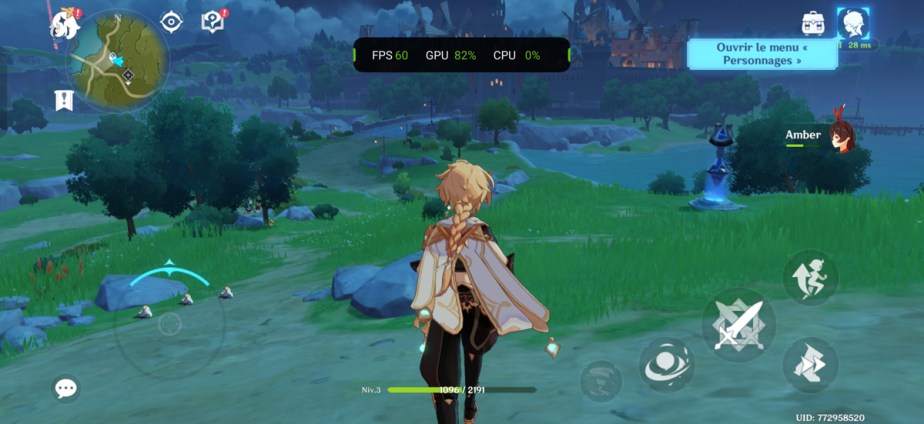924x424 pixels.
Task: Open the chat bubble
Action: click(66, 389)
